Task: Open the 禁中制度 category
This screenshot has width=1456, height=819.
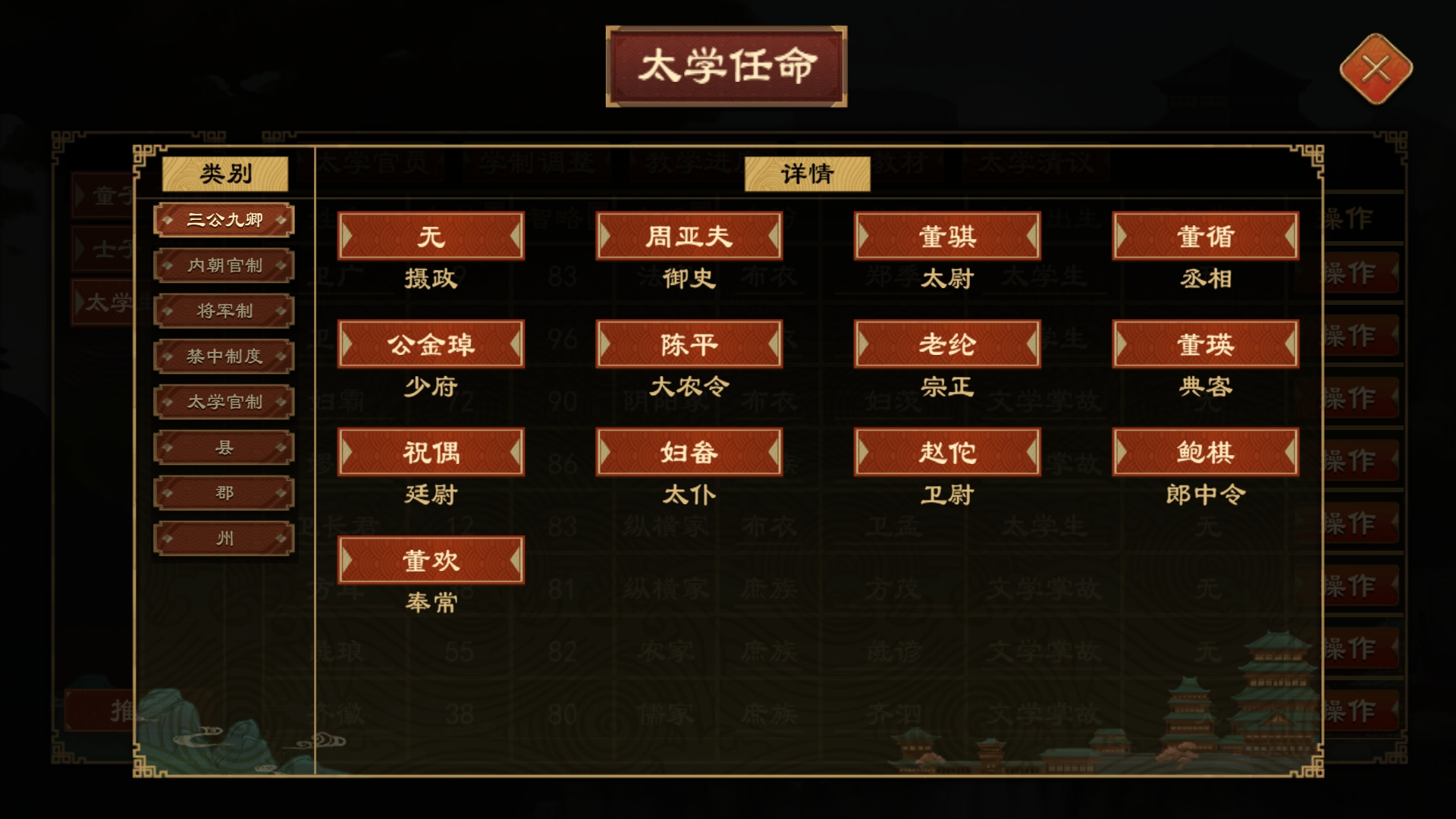Action: coord(224,356)
